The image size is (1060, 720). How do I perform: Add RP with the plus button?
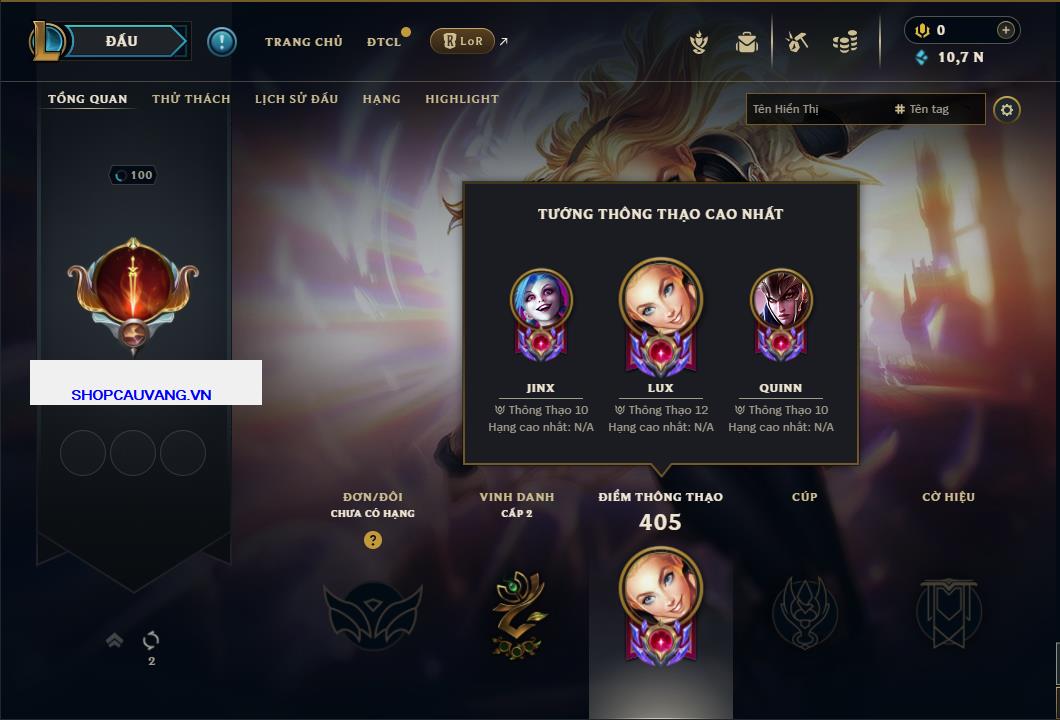[1006, 30]
